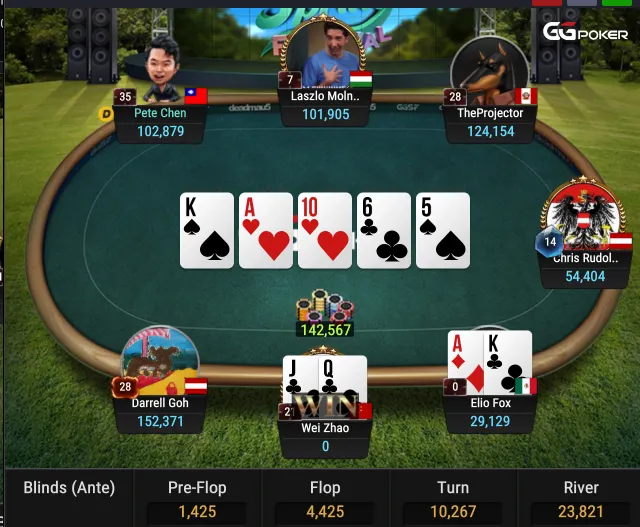This screenshot has width=640, height=527.
Task: Open the River street tab
Action: 580,498
